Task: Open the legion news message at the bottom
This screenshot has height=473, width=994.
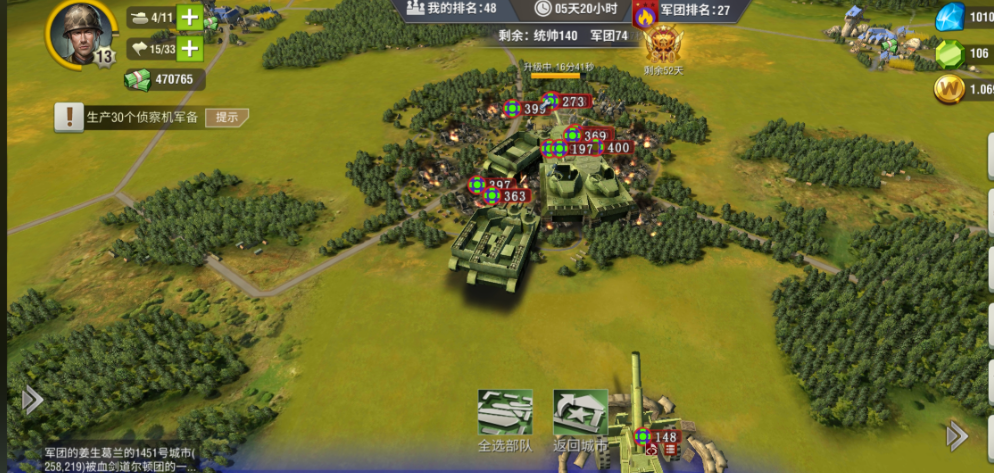Action: 120,460
